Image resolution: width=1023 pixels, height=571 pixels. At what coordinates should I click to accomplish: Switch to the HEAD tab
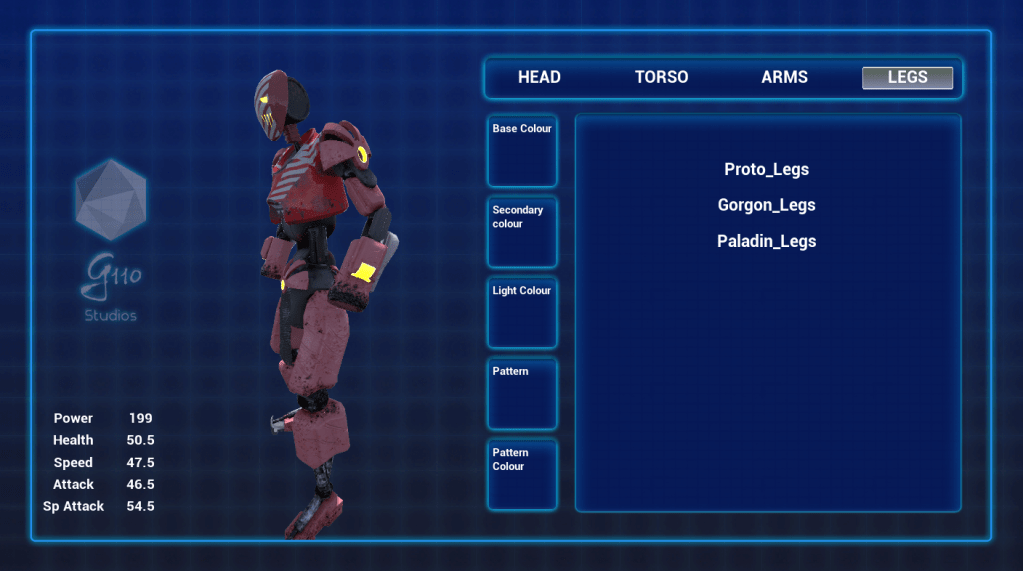click(x=539, y=77)
